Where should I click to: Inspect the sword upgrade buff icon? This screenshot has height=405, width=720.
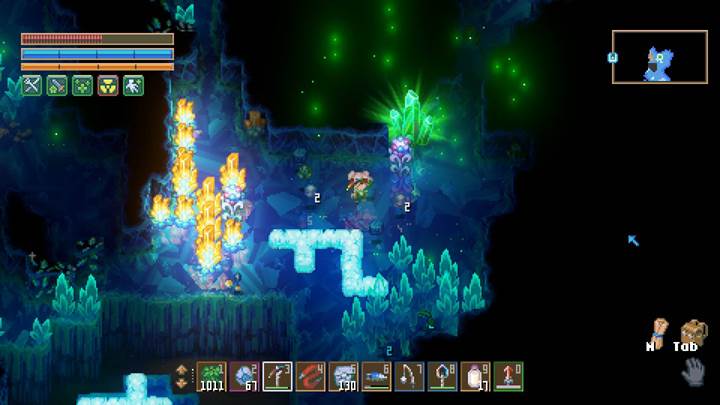(56, 86)
